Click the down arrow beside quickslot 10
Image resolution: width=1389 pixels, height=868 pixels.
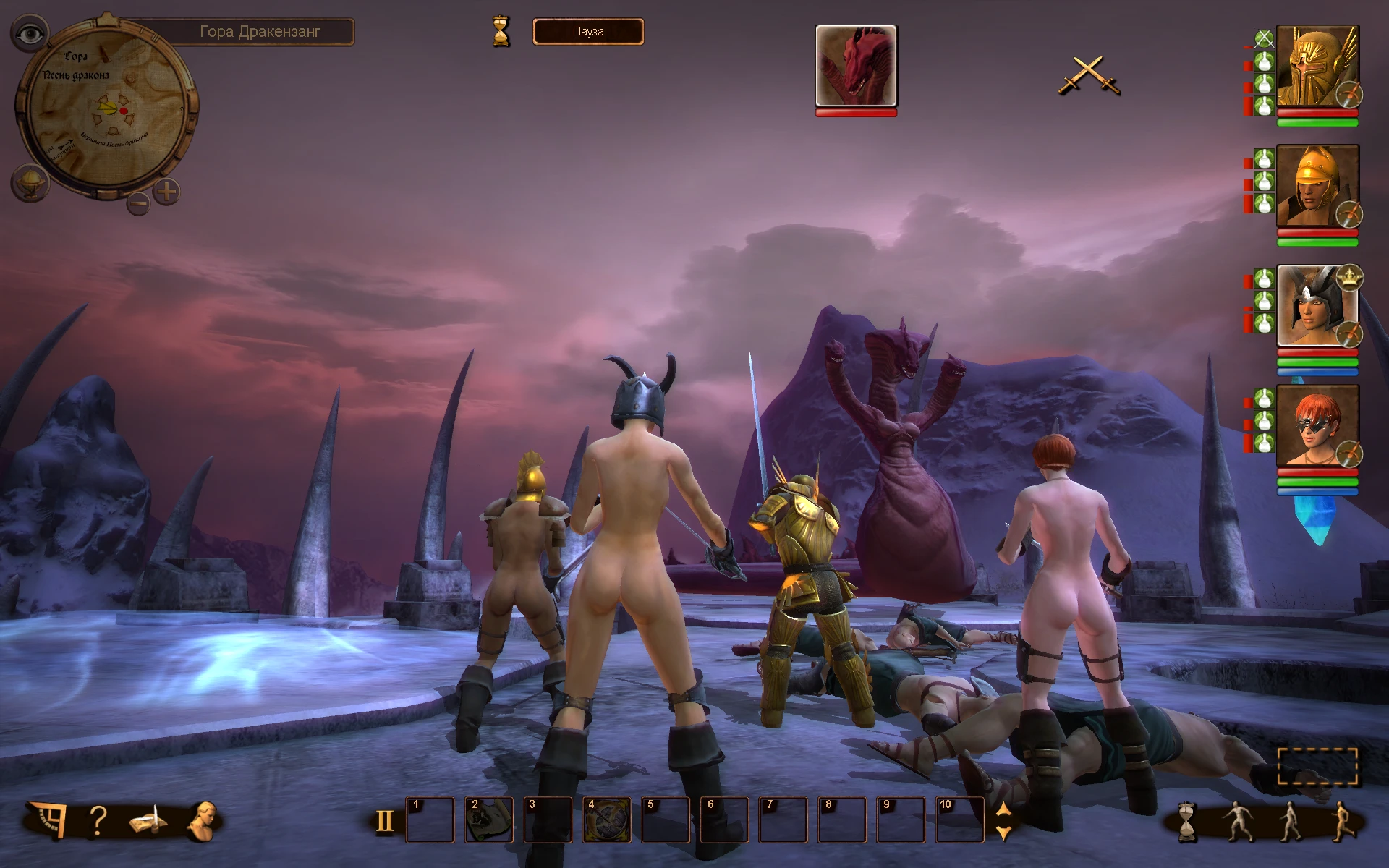click(1002, 832)
